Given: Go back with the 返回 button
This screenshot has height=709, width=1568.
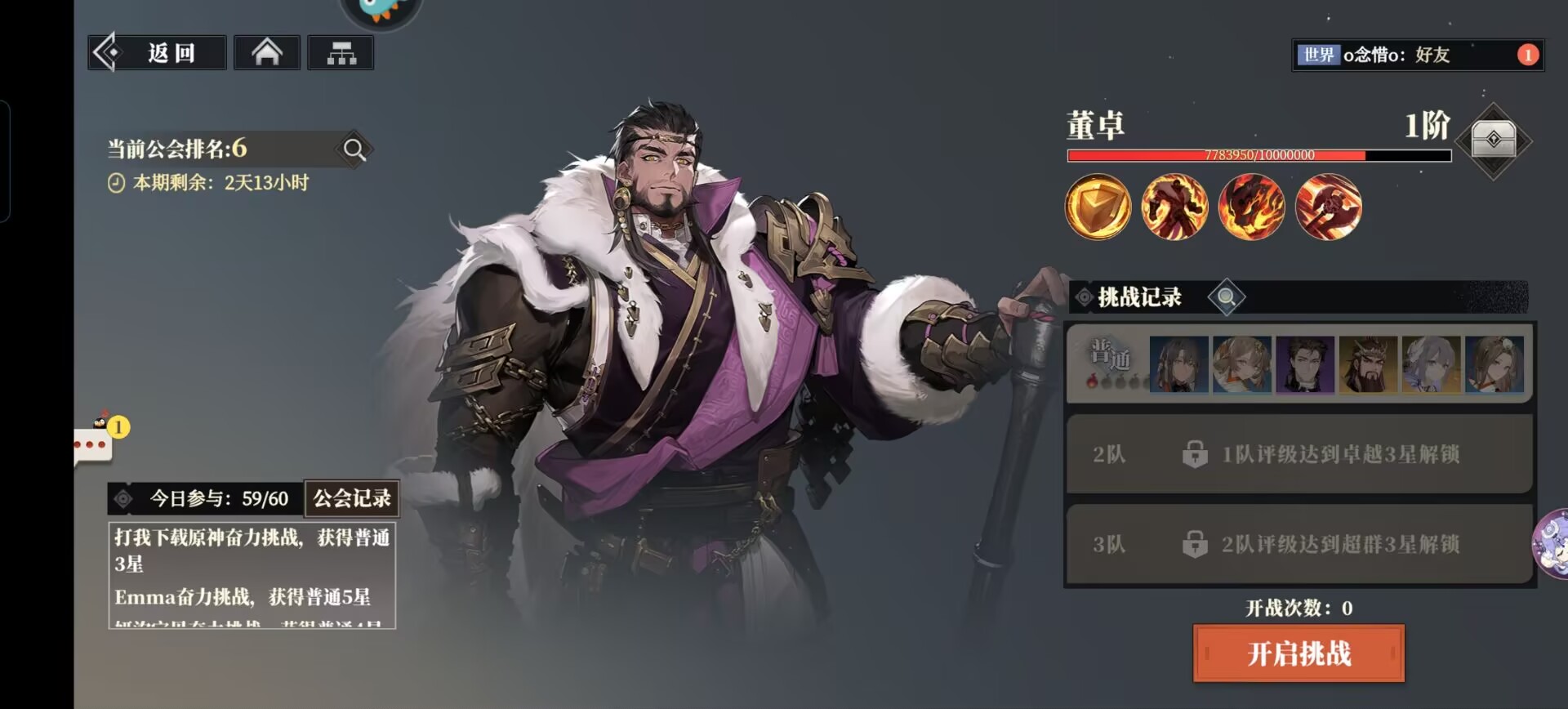Looking at the screenshot, I should pyautogui.click(x=158, y=53).
